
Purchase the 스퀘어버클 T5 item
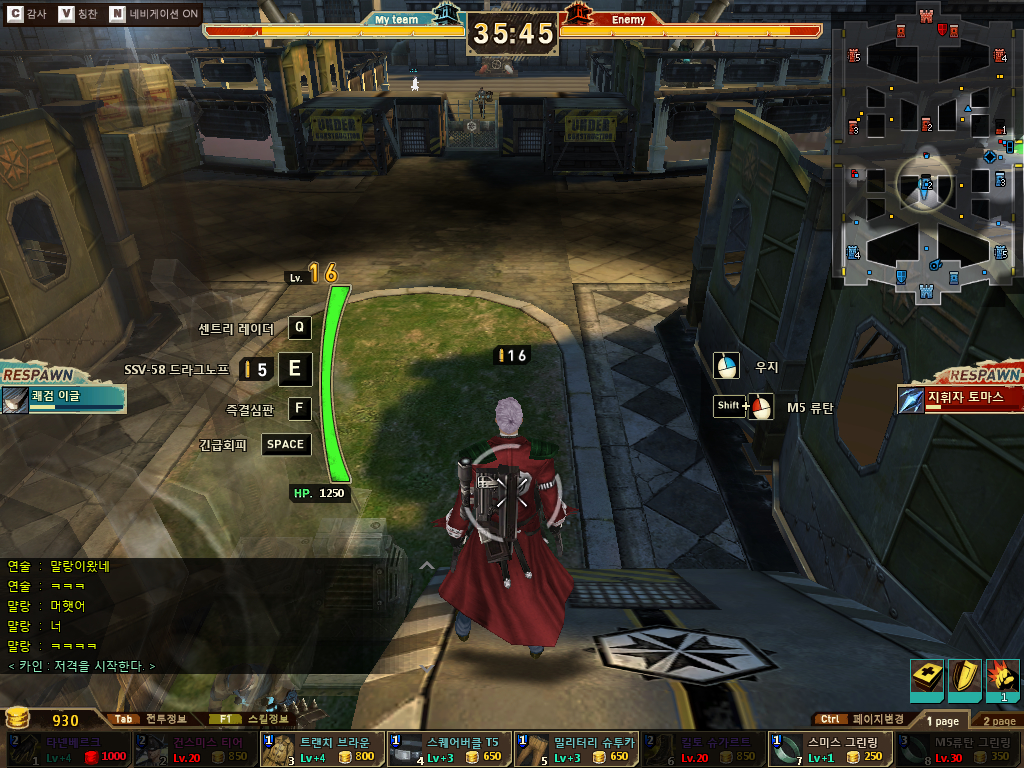(x=448, y=749)
